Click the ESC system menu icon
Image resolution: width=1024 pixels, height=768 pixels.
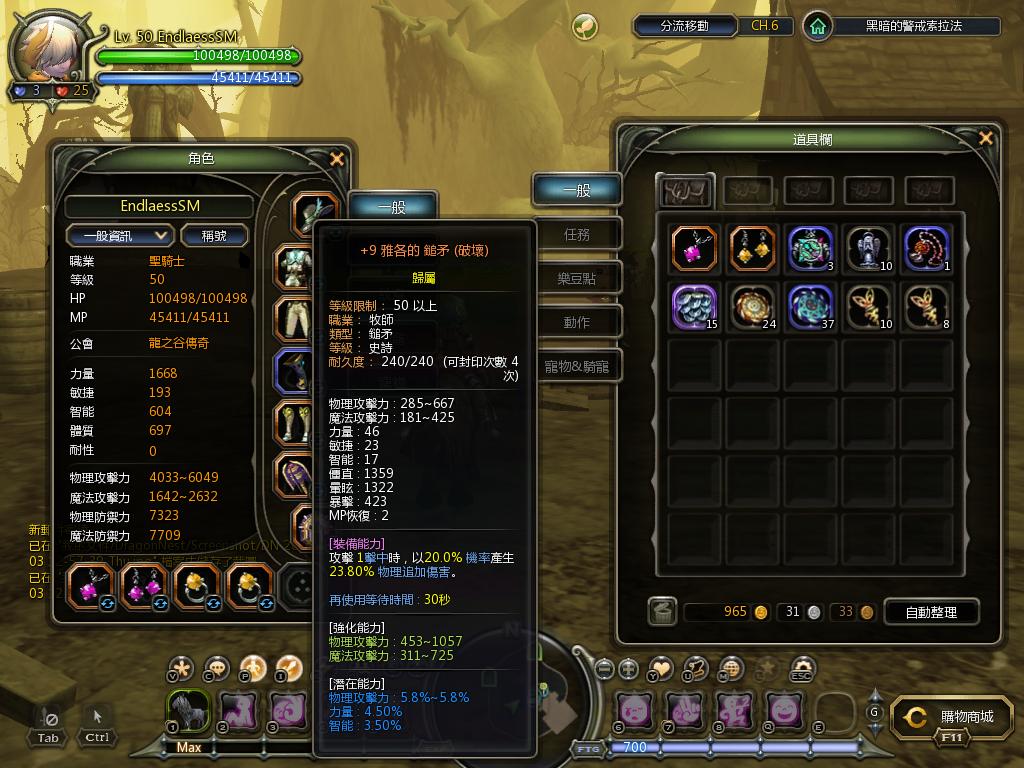(x=802, y=669)
